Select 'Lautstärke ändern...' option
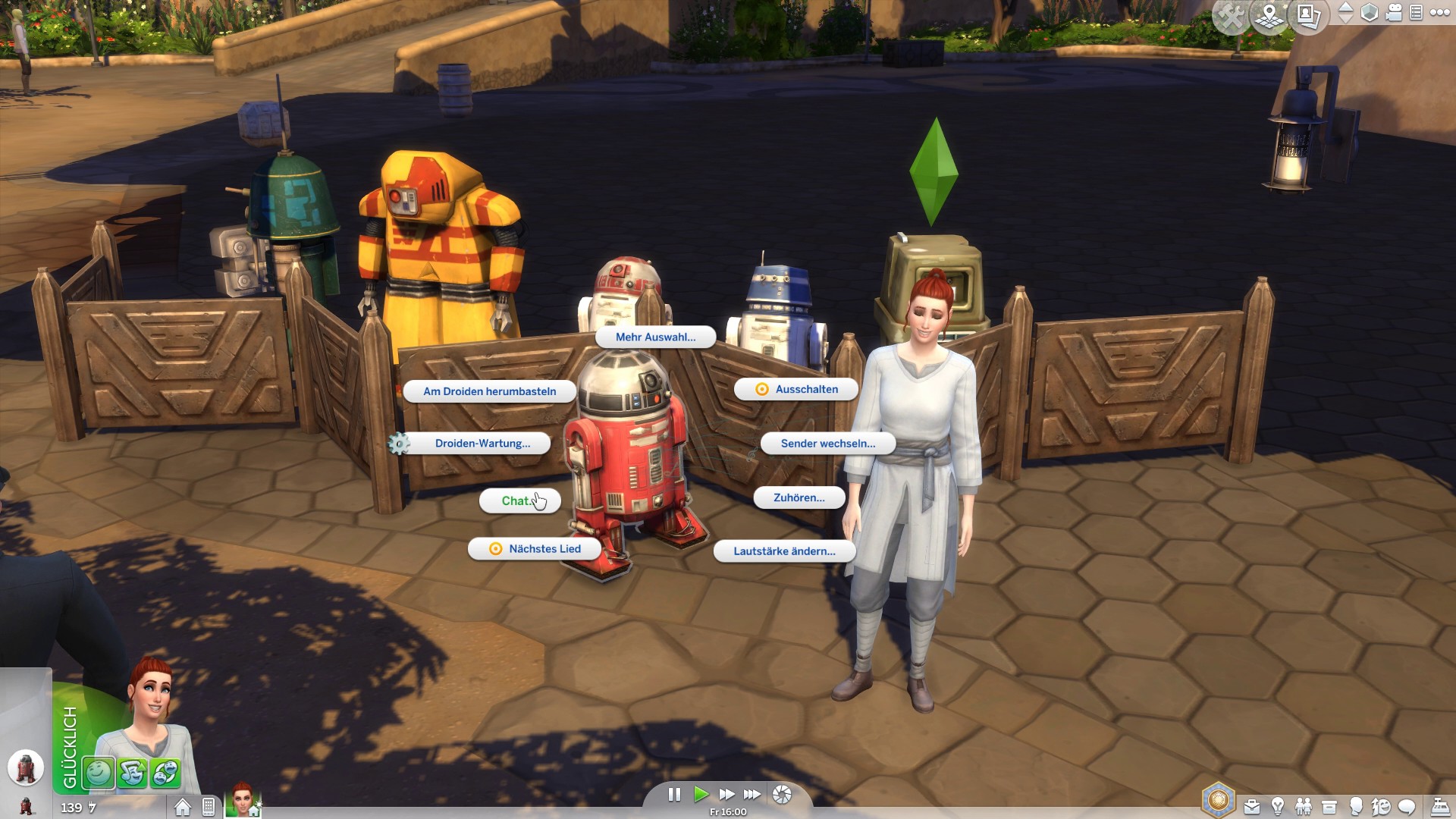1456x819 pixels. pyautogui.click(x=784, y=551)
